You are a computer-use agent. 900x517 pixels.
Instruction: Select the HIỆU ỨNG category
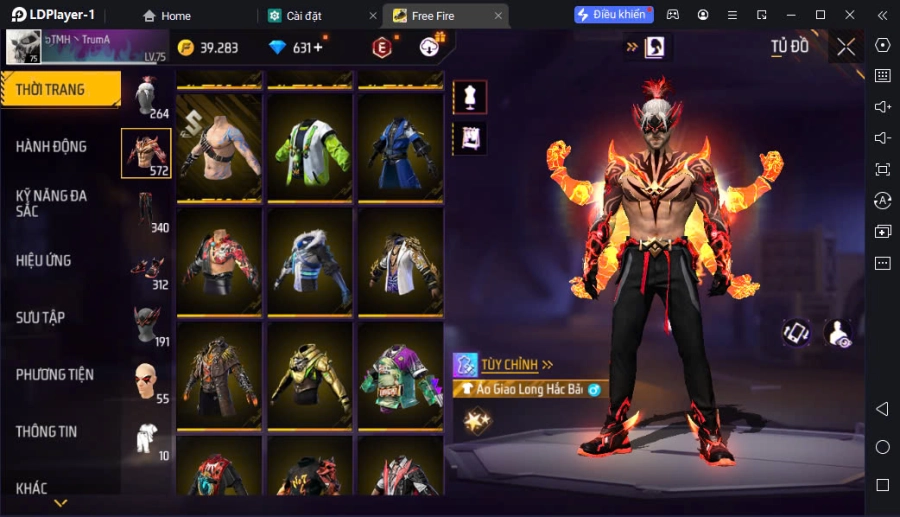tap(44, 261)
